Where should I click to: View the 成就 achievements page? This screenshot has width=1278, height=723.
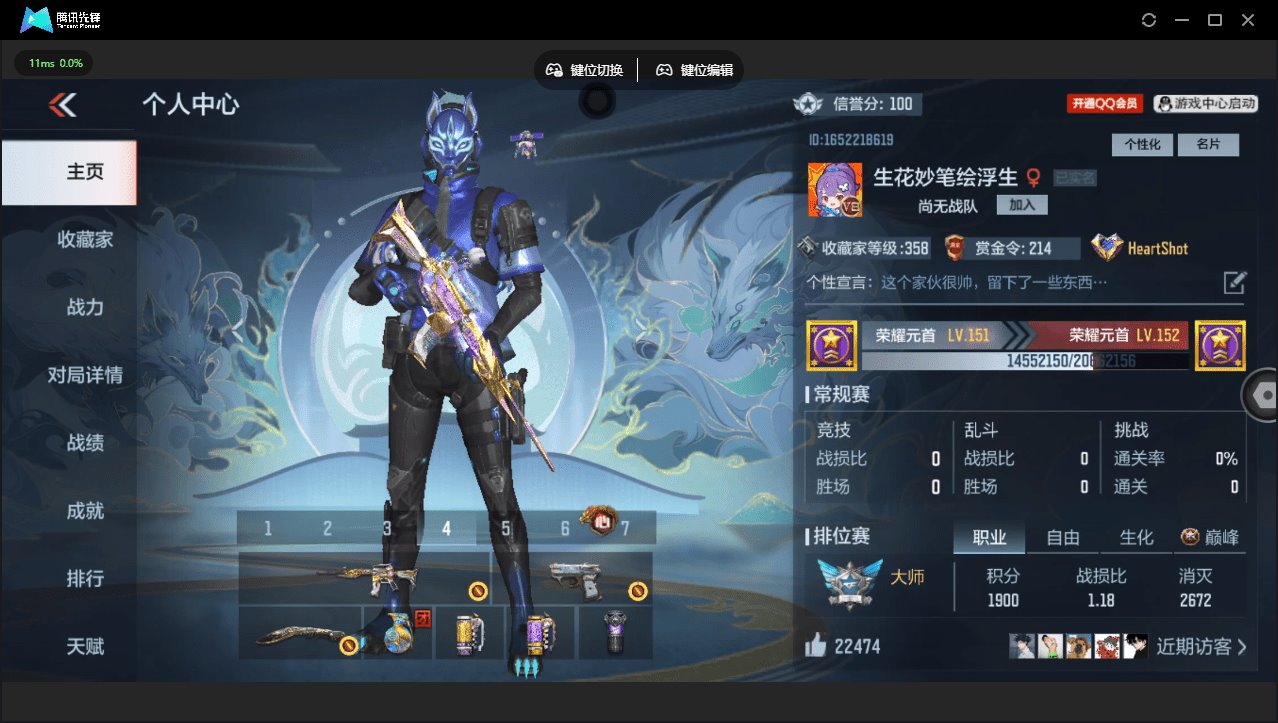(85, 511)
